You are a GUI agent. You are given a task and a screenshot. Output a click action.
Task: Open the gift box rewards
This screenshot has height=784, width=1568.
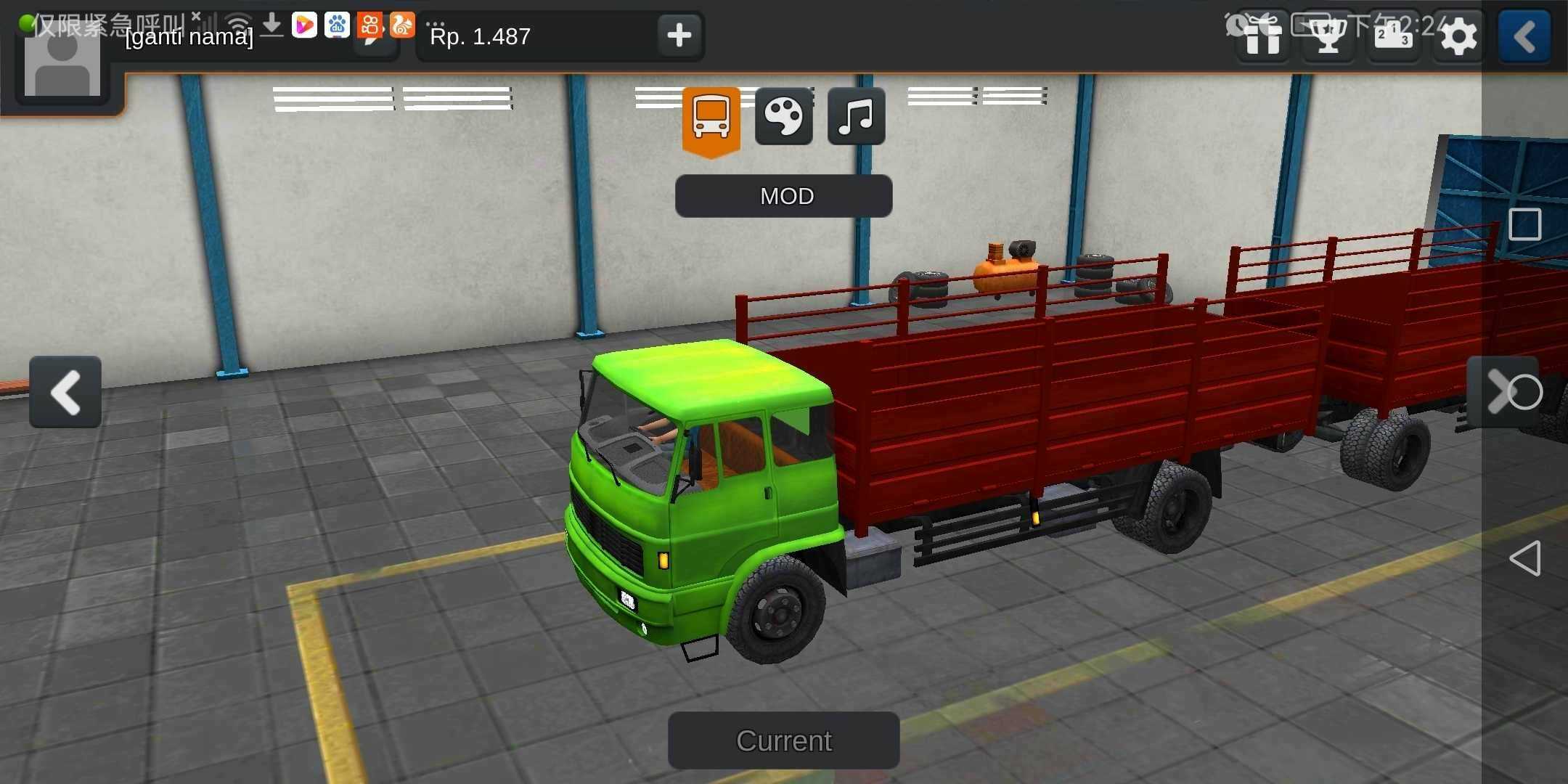point(1263,36)
